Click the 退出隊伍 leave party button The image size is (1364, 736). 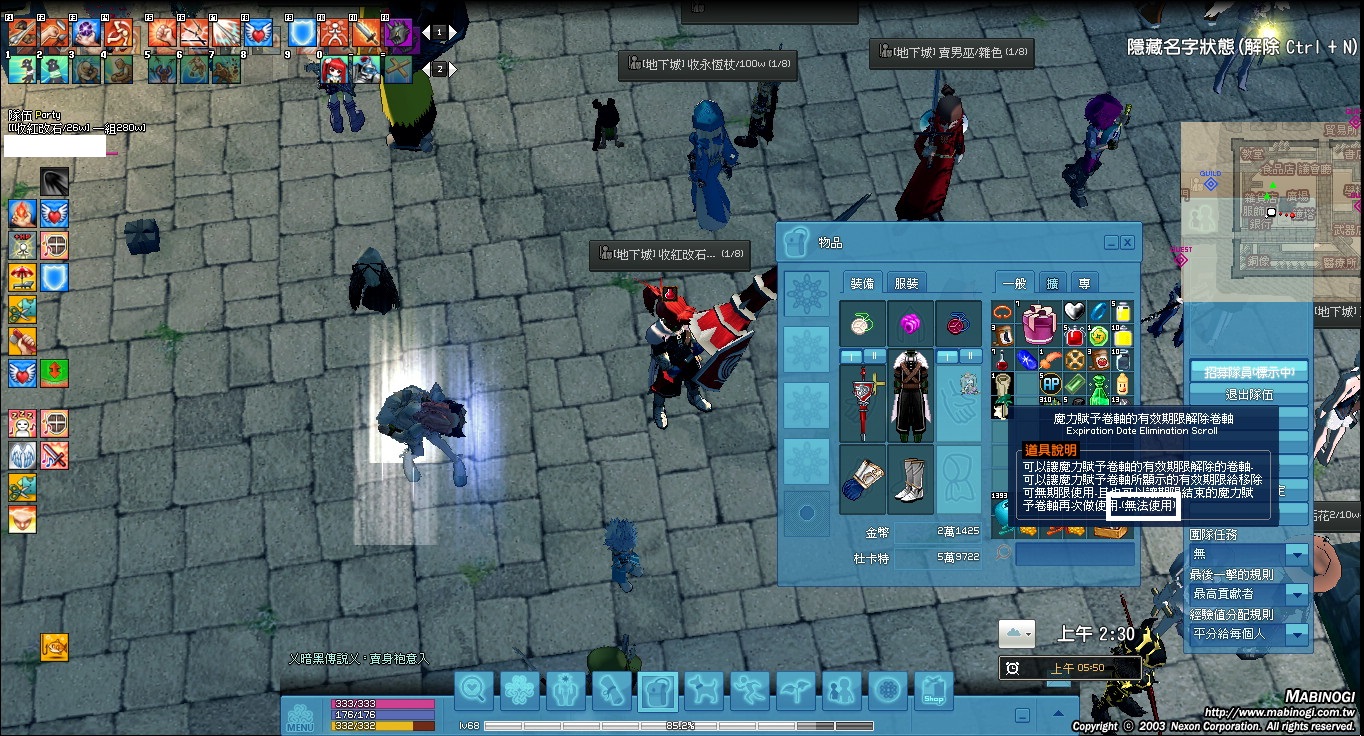(x=1248, y=394)
